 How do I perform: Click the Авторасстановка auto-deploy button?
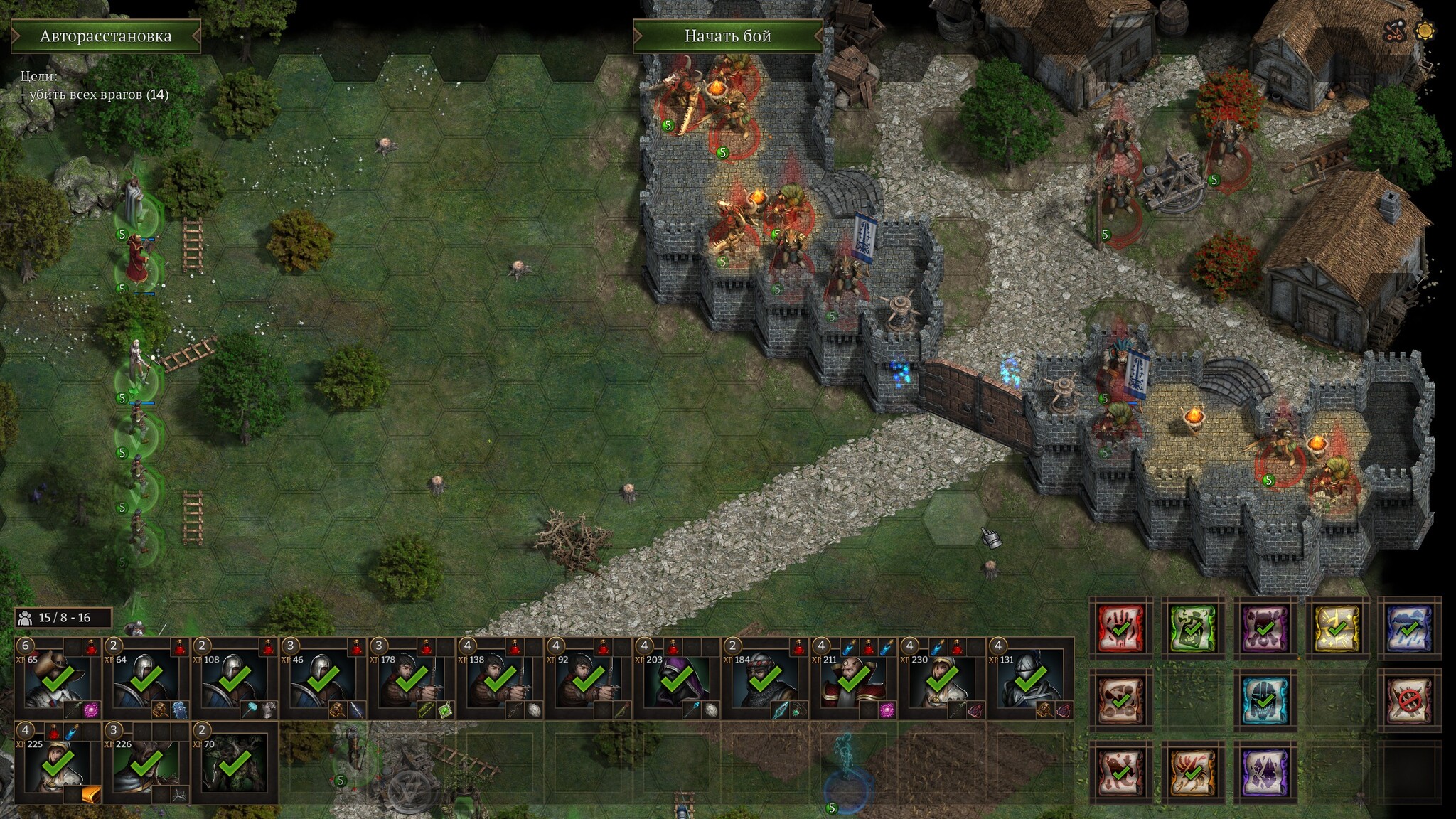(x=106, y=36)
